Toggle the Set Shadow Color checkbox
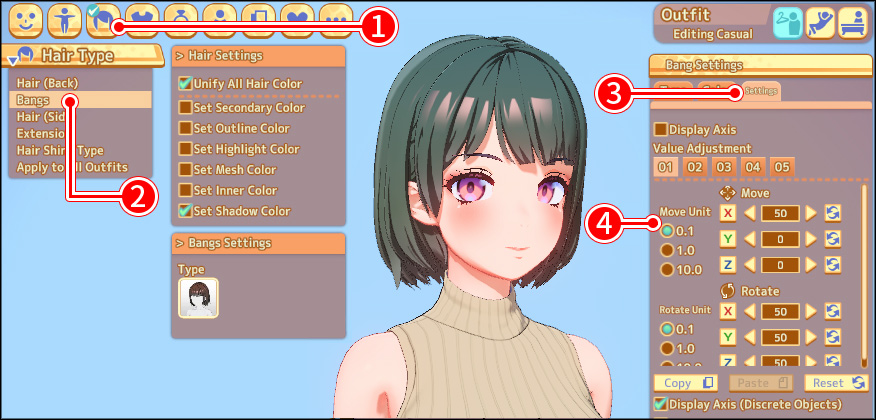Screen dimensions: 876x420 coord(185,211)
